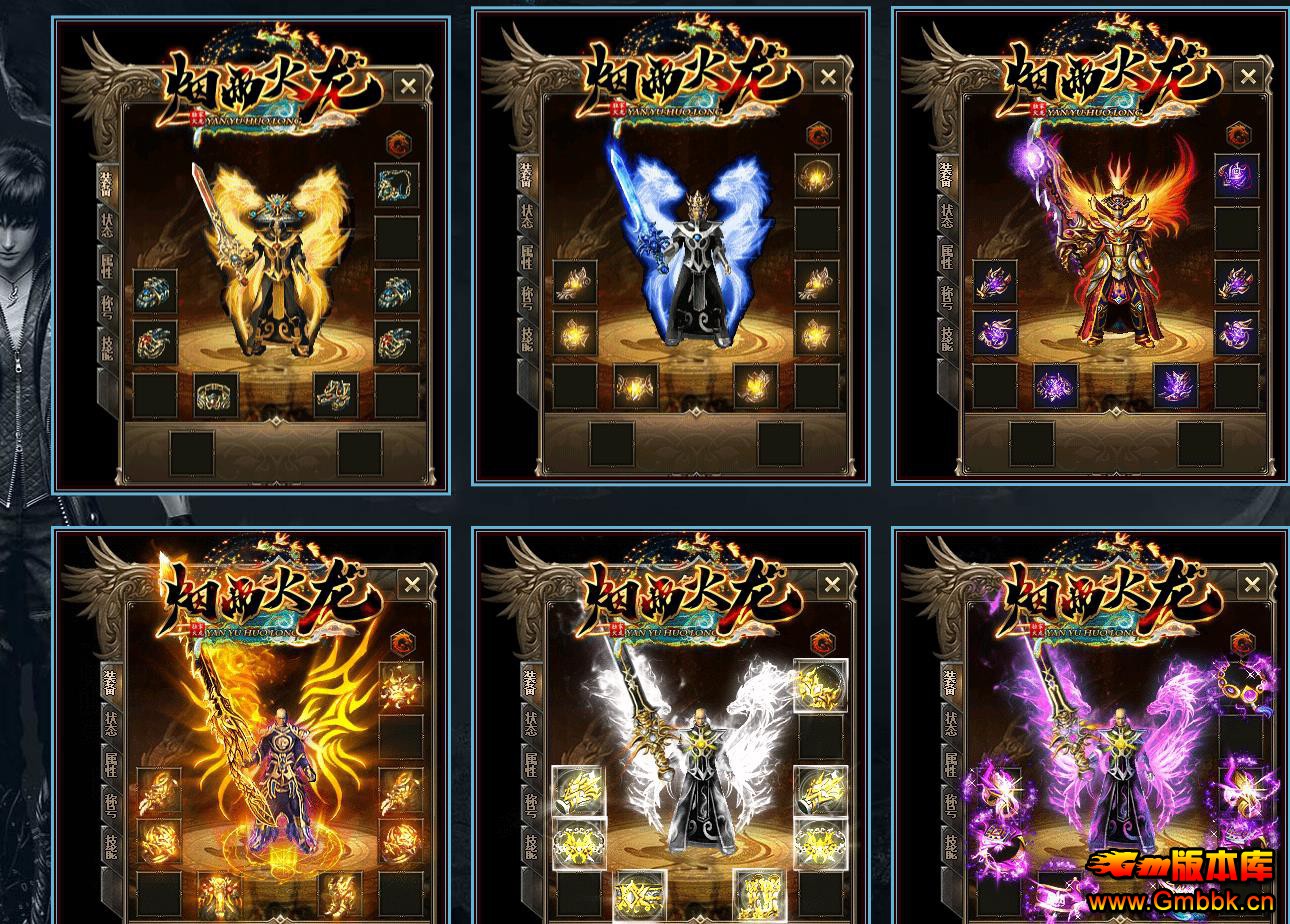This screenshot has height=924, width=1290.
Task: Close the golden butterfly-winged character's equipment panel
Action: point(408,86)
